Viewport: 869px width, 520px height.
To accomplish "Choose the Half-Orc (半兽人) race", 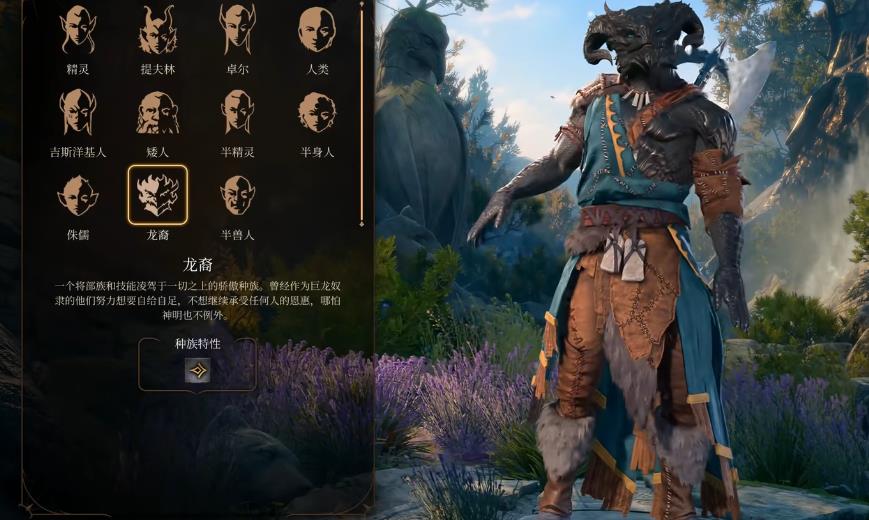I will tap(237, 195).
